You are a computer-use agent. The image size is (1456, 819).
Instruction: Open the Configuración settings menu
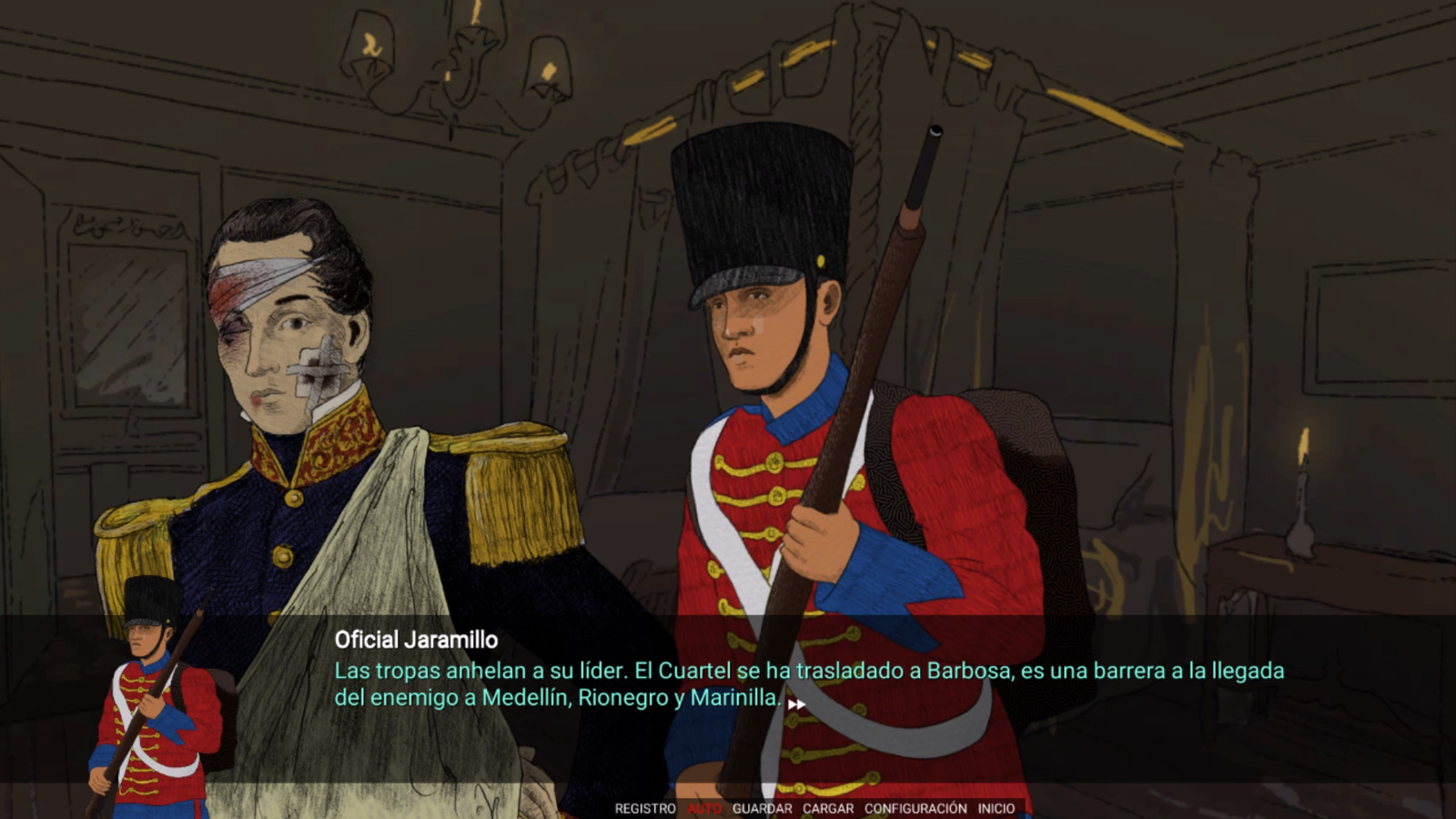click(915, 808)
